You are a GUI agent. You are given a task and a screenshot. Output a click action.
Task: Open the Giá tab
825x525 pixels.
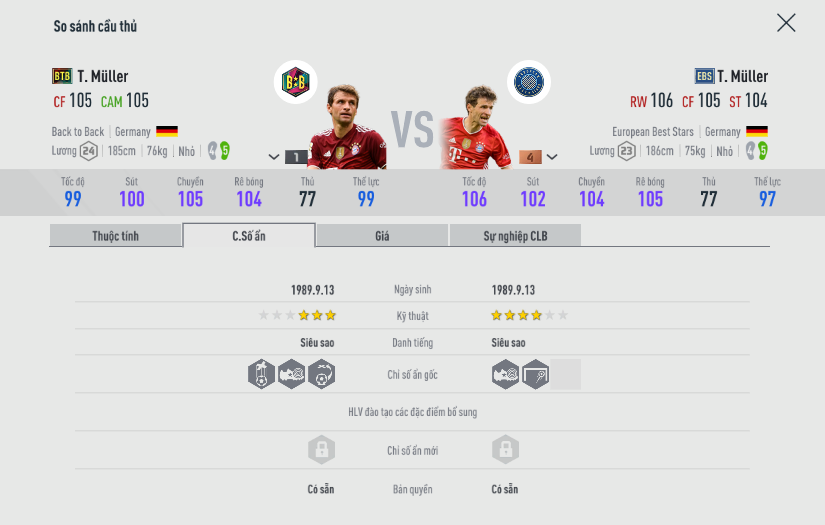pos(382,236)
